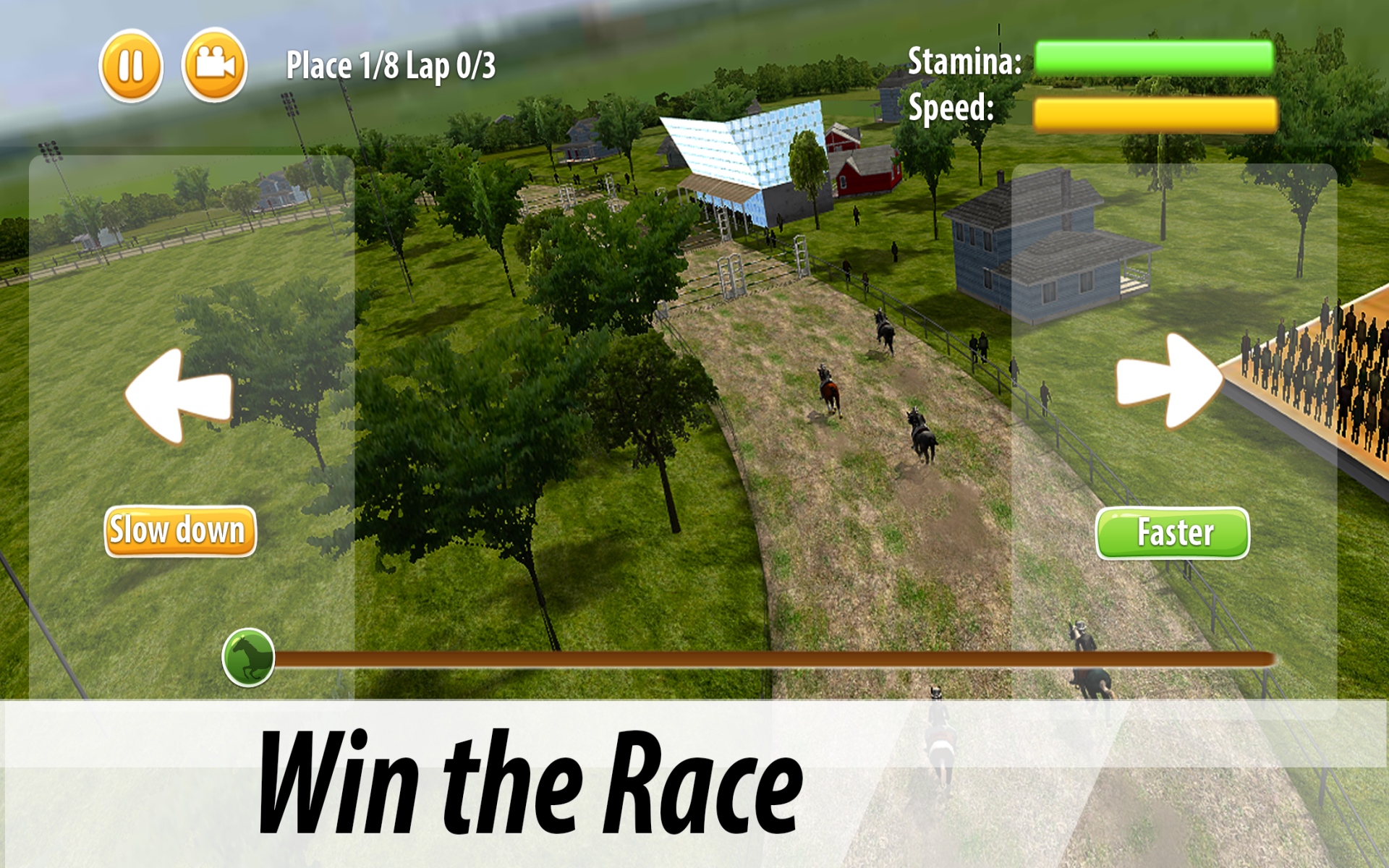This screenshot has width=1389, height=868.
Task: Toggle faster speed mode
Action: pos(1172,532)
